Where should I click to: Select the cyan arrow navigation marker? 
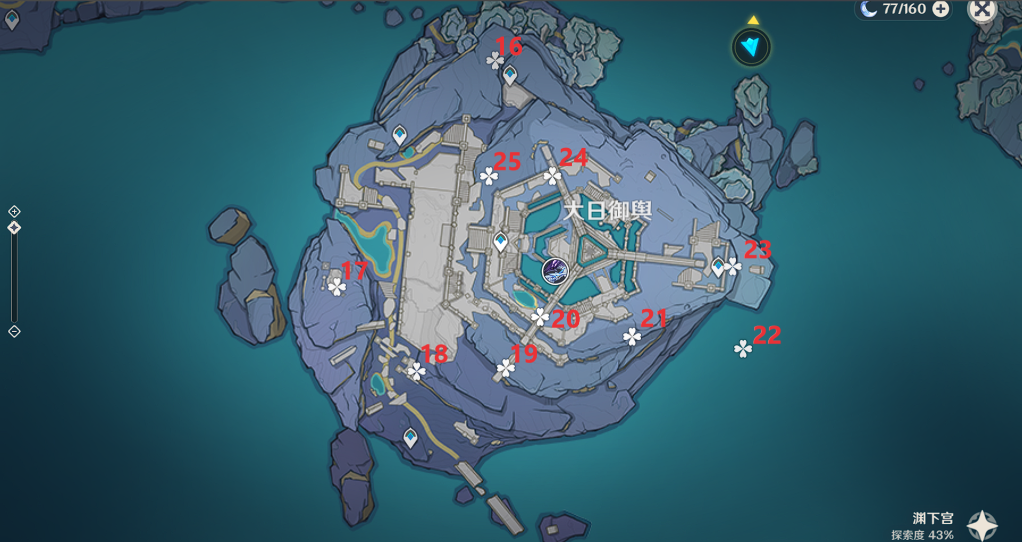coord(751,46)
